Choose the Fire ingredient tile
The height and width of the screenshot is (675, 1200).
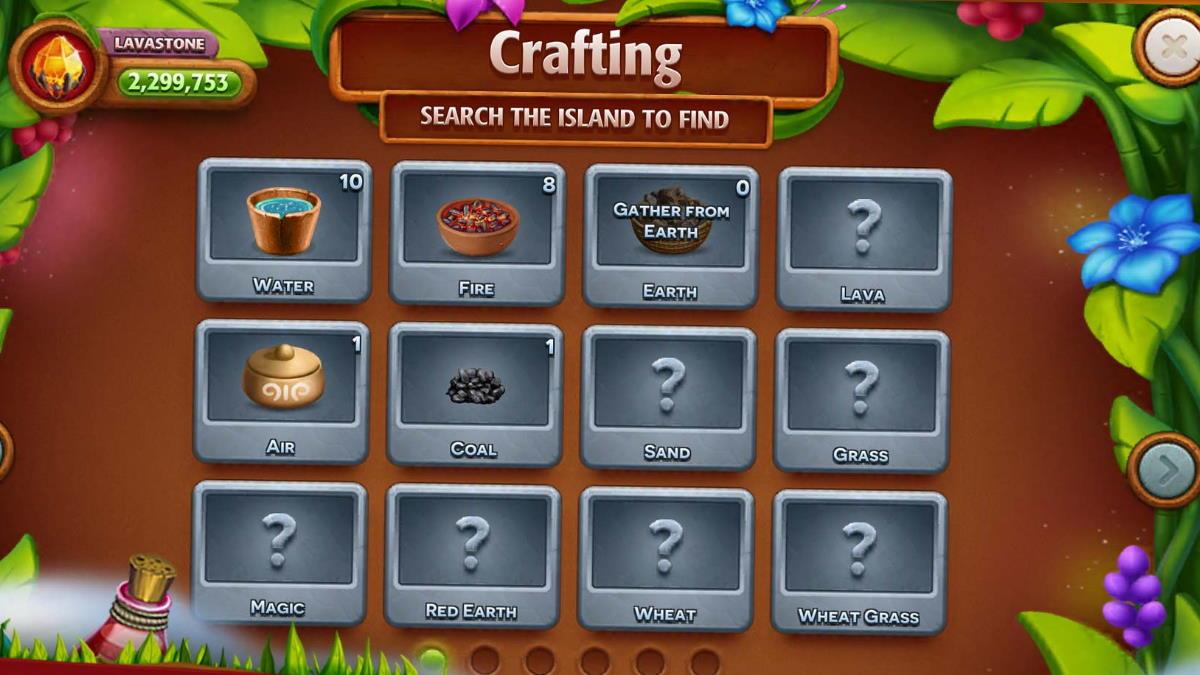[477, 232]
